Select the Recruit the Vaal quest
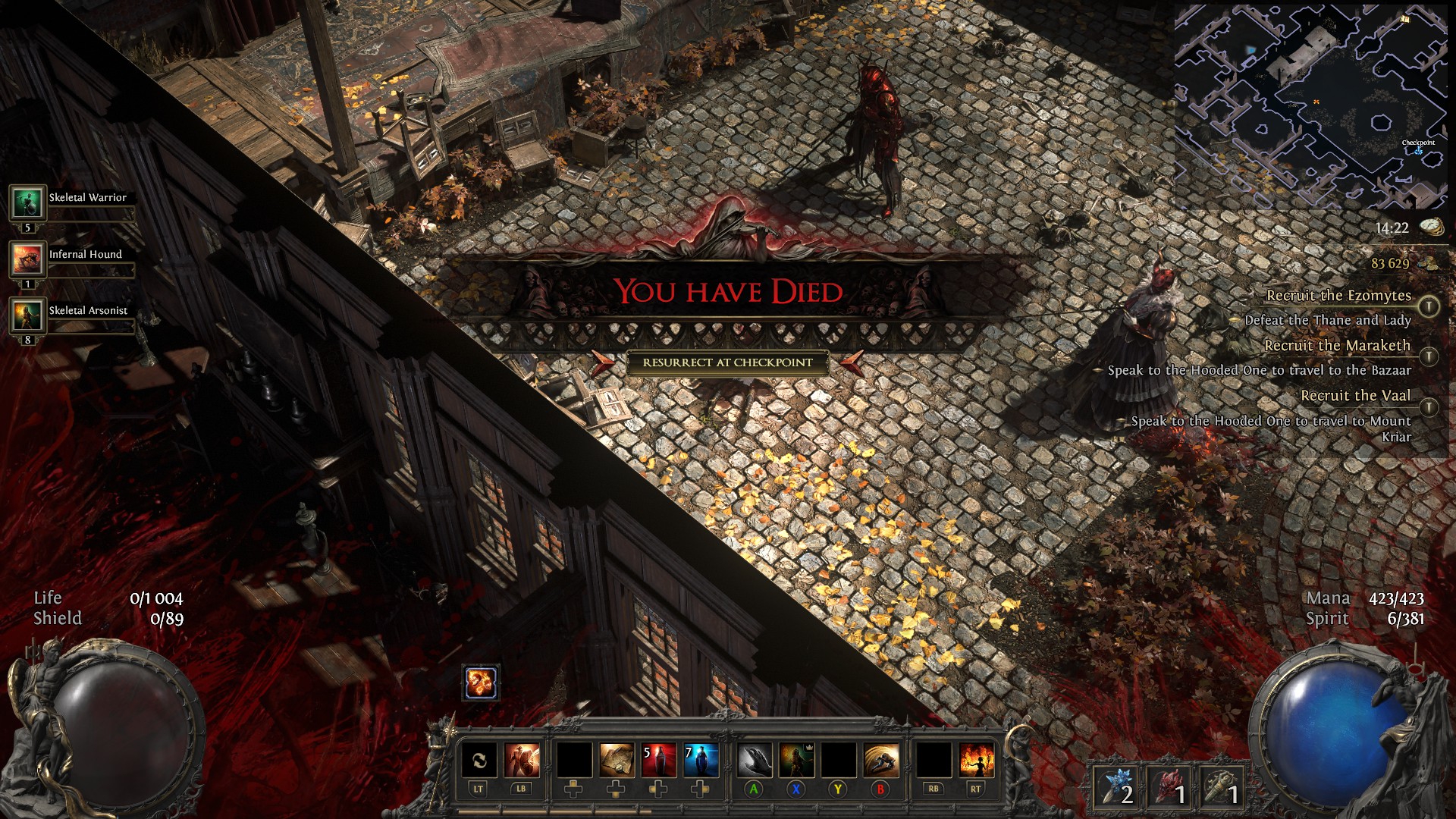The image size is (1456, 819). (x=1355, y=396)
